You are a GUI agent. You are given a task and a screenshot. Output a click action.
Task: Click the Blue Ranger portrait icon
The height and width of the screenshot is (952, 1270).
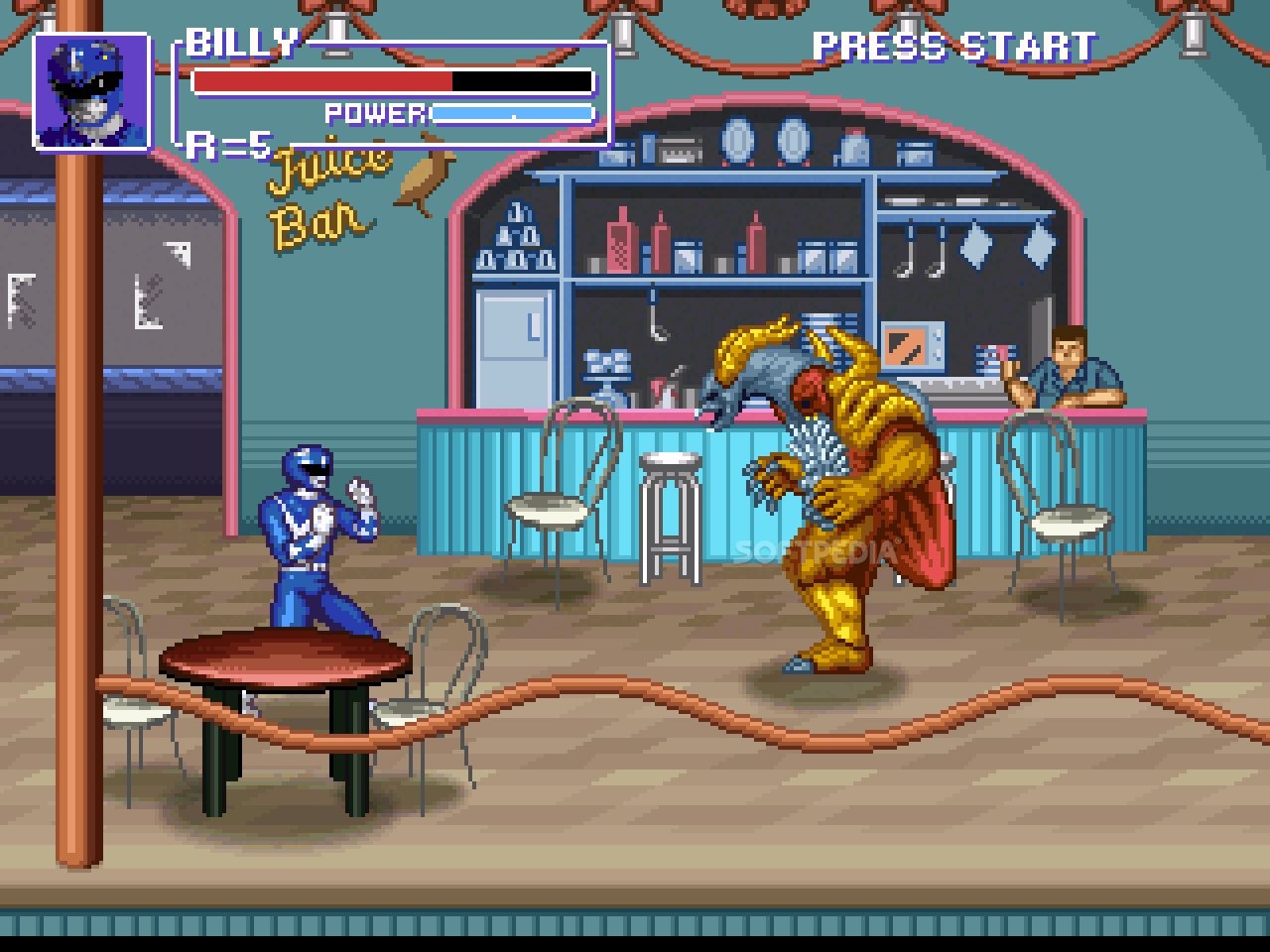pos(91,92)
